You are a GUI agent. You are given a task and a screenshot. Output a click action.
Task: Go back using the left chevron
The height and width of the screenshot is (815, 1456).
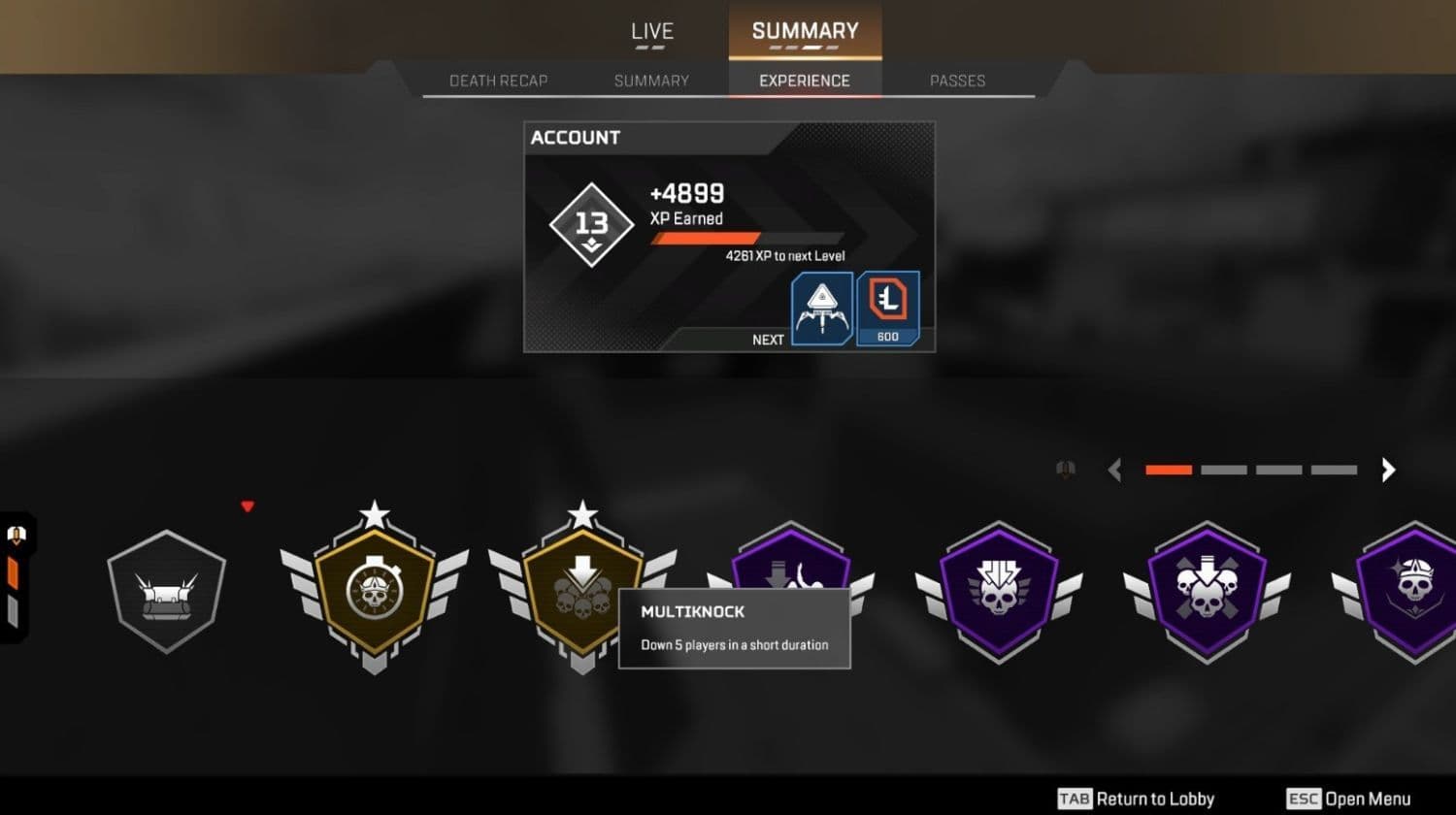(x=1114, y=470)
